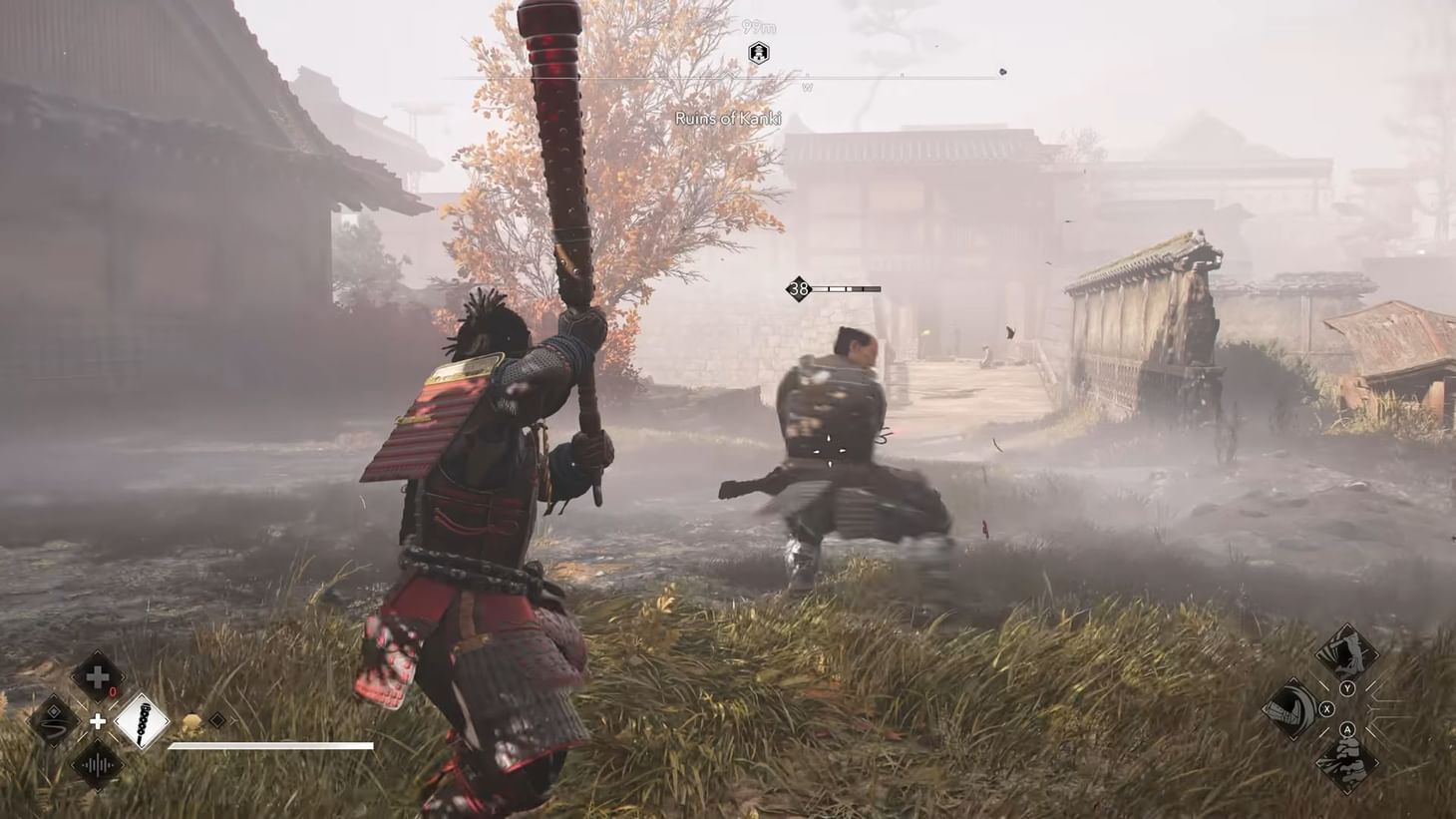
Task: Click the enemy health gauge next to 38
Action: [848, 289]
